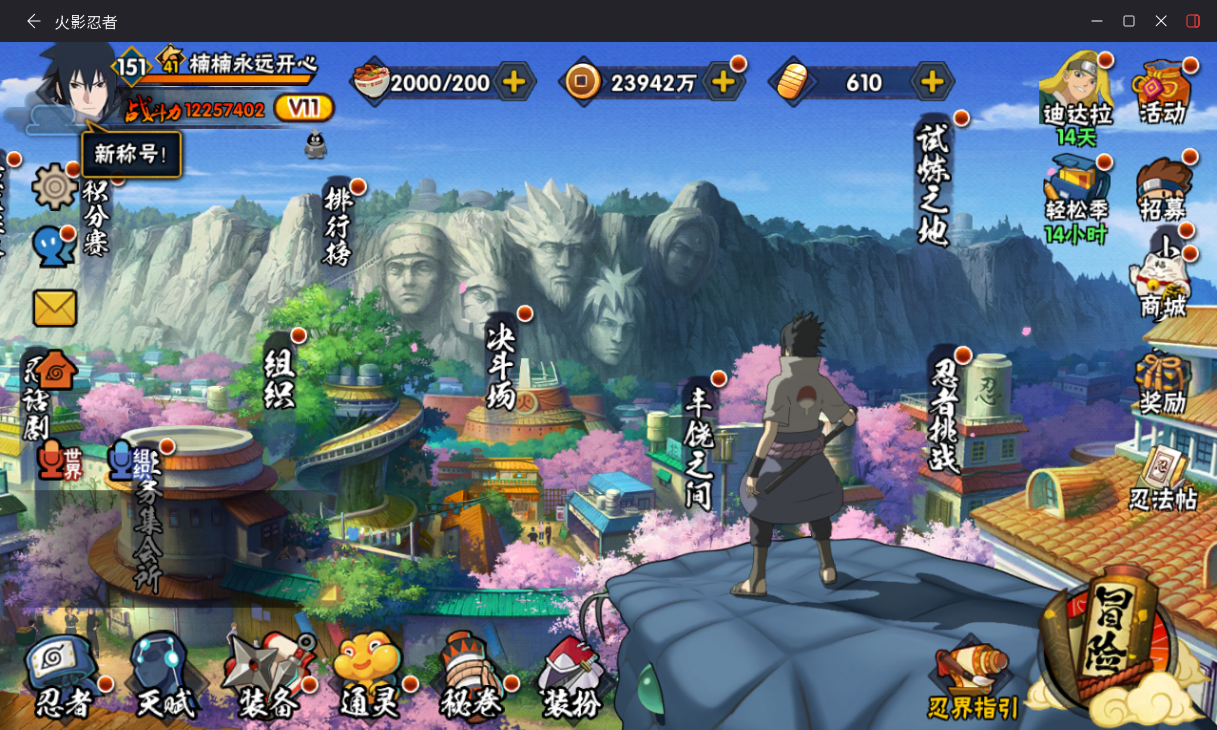Open the 排行榜 leaderboard
1217x730 pixels.
(338, 225)
